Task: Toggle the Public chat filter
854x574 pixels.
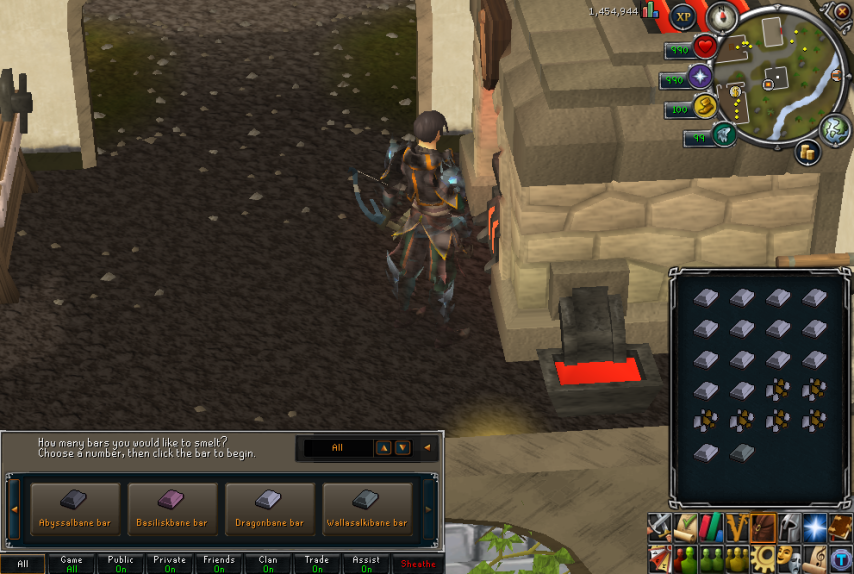Action: [x=120, y=564]
